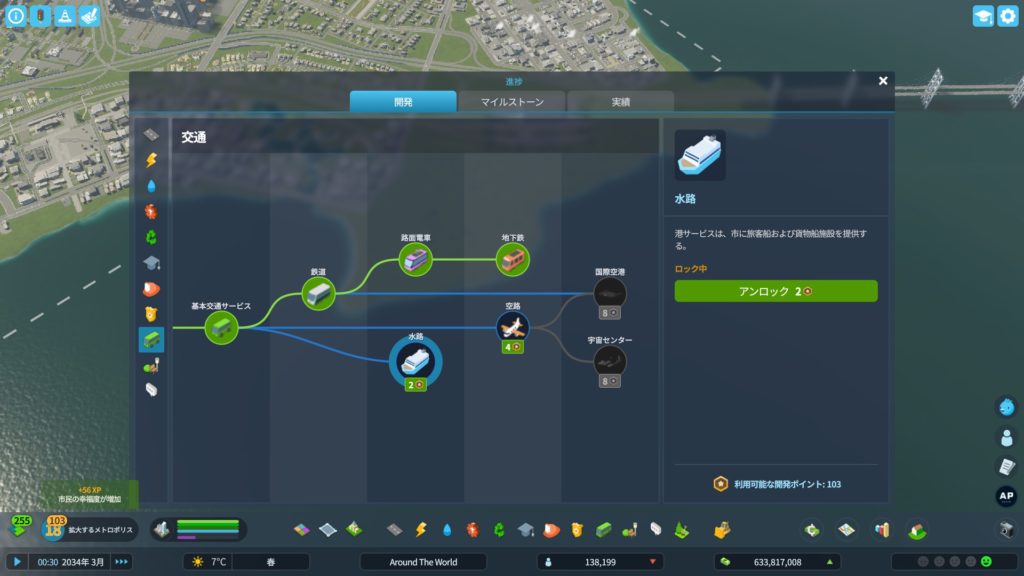The height and width of the screenshot is (576, 1024).
Task: Select the locked 国際空港 node
Action: pos(609,293)
